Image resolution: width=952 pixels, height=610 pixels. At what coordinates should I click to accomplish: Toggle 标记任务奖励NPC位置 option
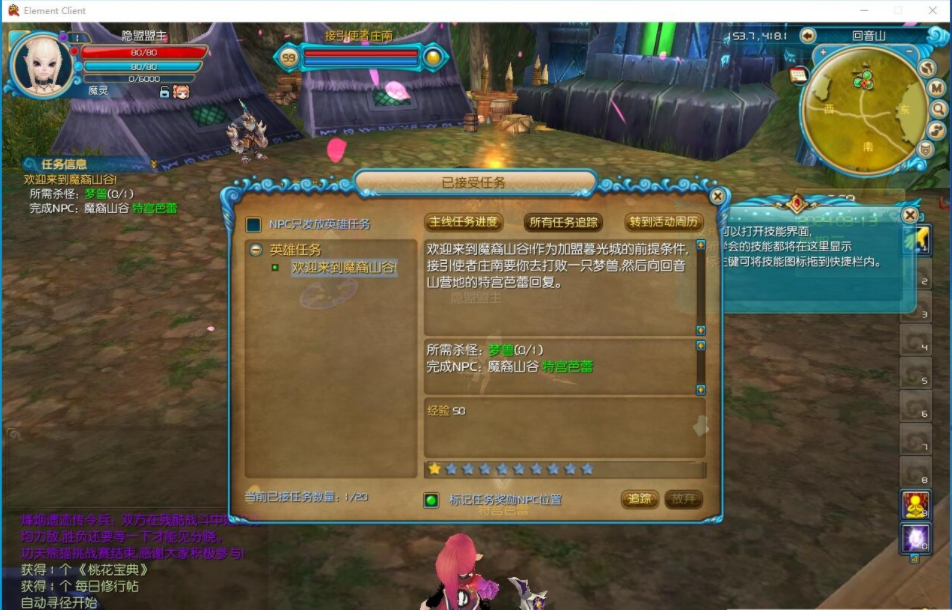(x=432, y=500)
